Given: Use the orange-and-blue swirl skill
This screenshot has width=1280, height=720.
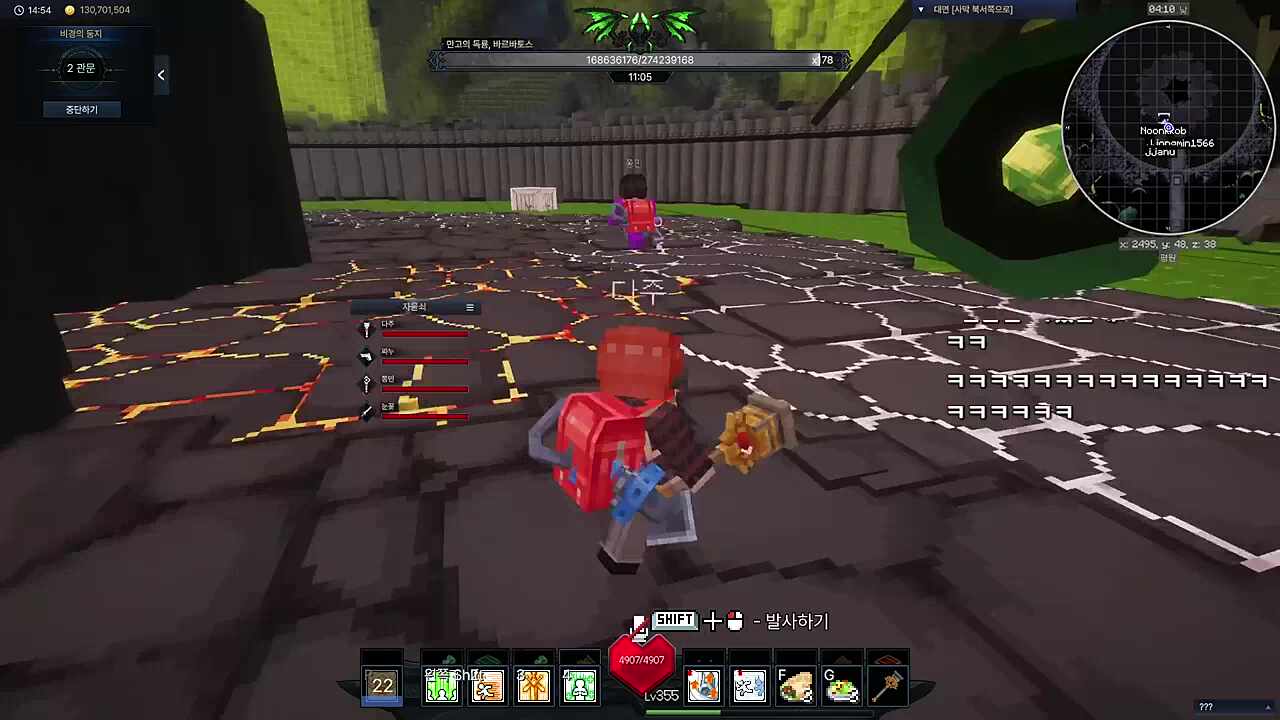Looking at the screenshot, I should tap(703, 686).
